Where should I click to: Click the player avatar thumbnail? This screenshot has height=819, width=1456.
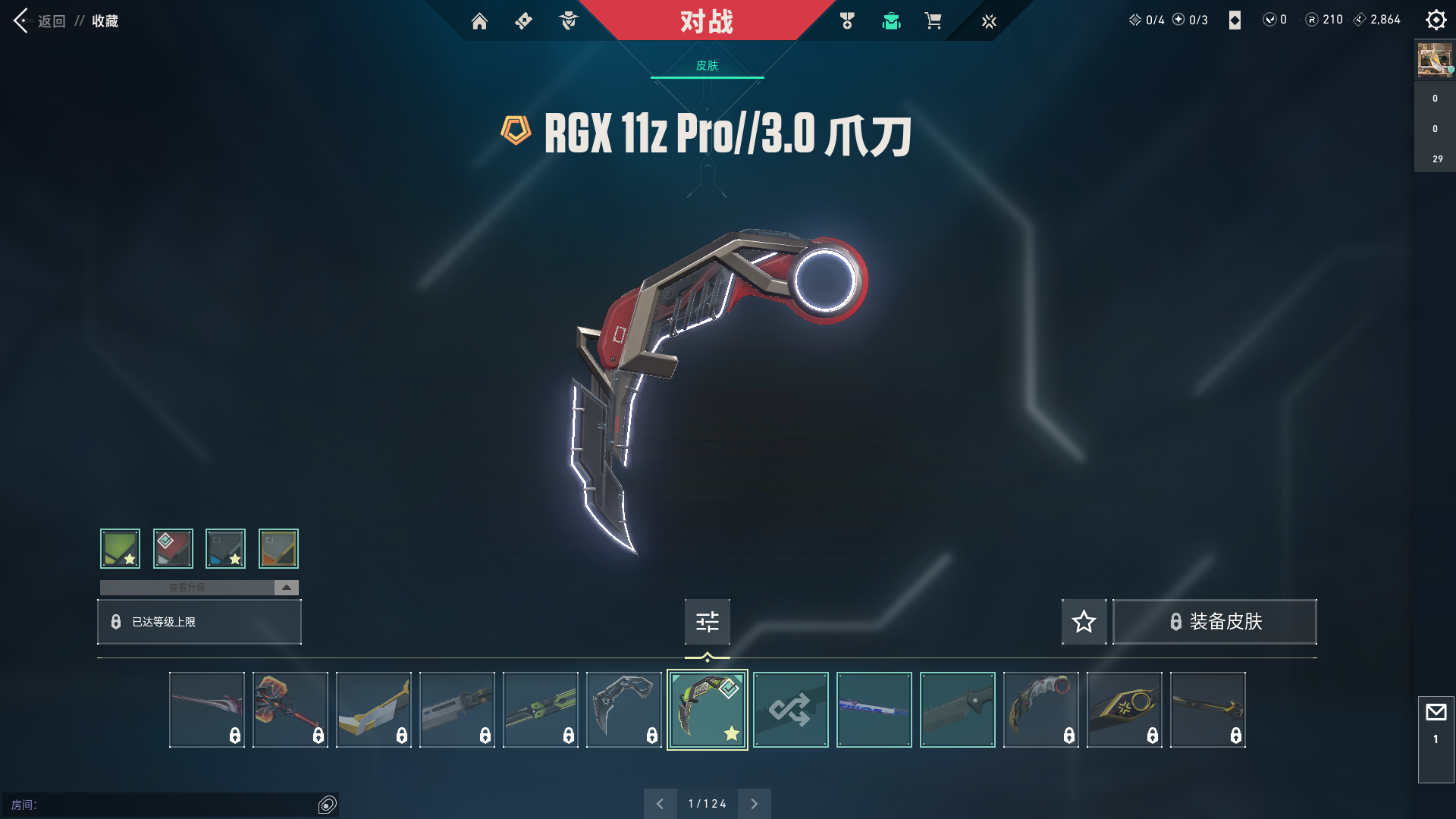pyautogui.click(x=1435, y=60)
